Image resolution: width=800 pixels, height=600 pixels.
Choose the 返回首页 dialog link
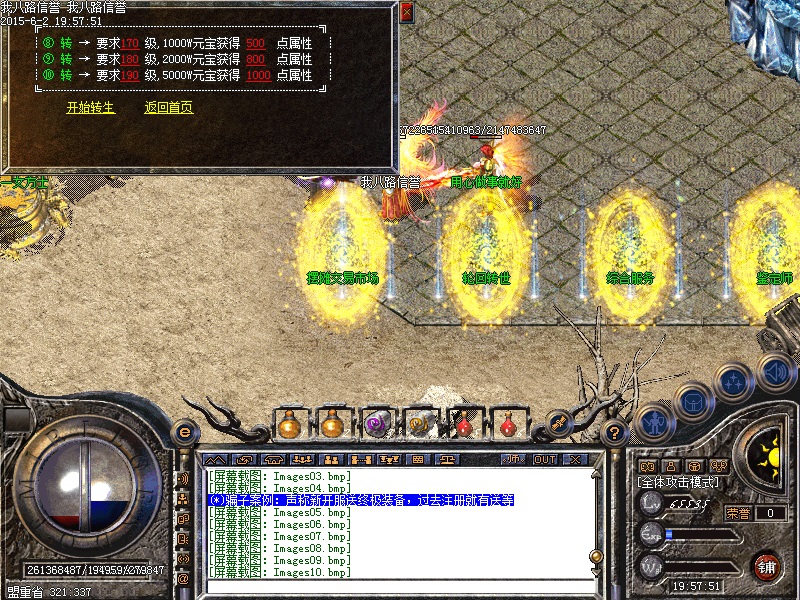169,108
